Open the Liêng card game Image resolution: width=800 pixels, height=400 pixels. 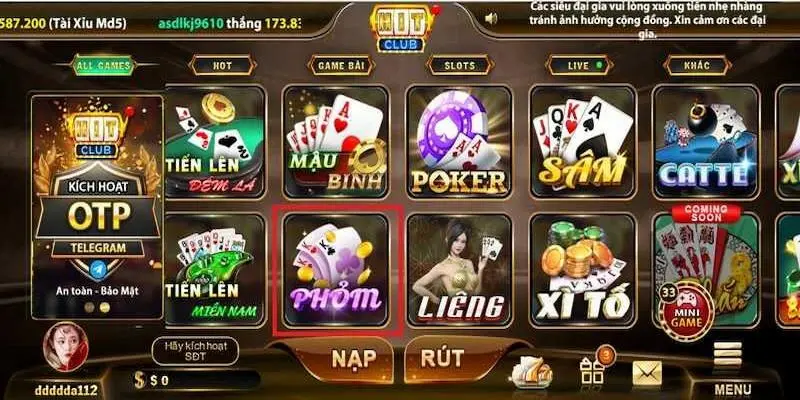click(x=459, y=271)
